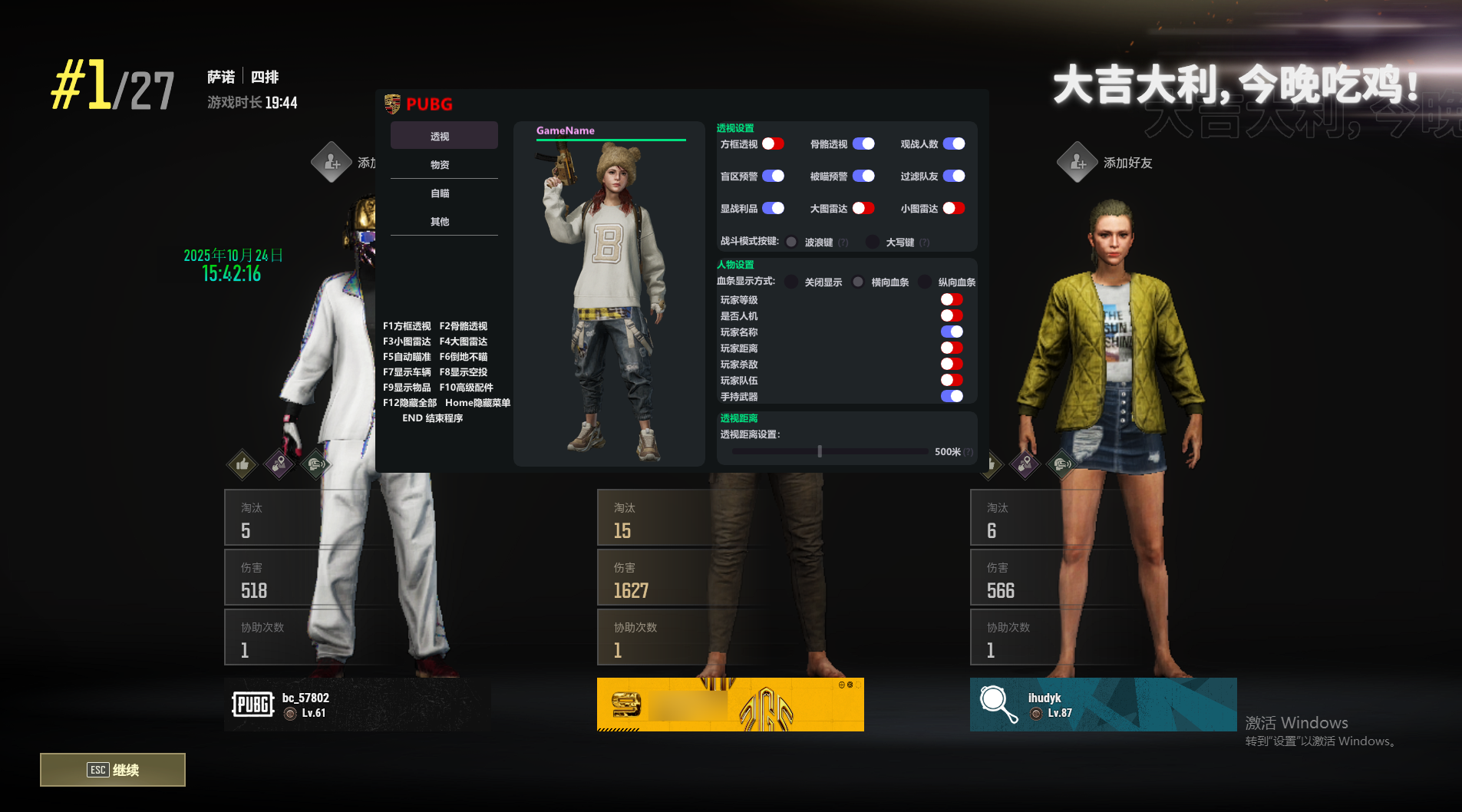Click the 继续 continue button

(113, 770)
